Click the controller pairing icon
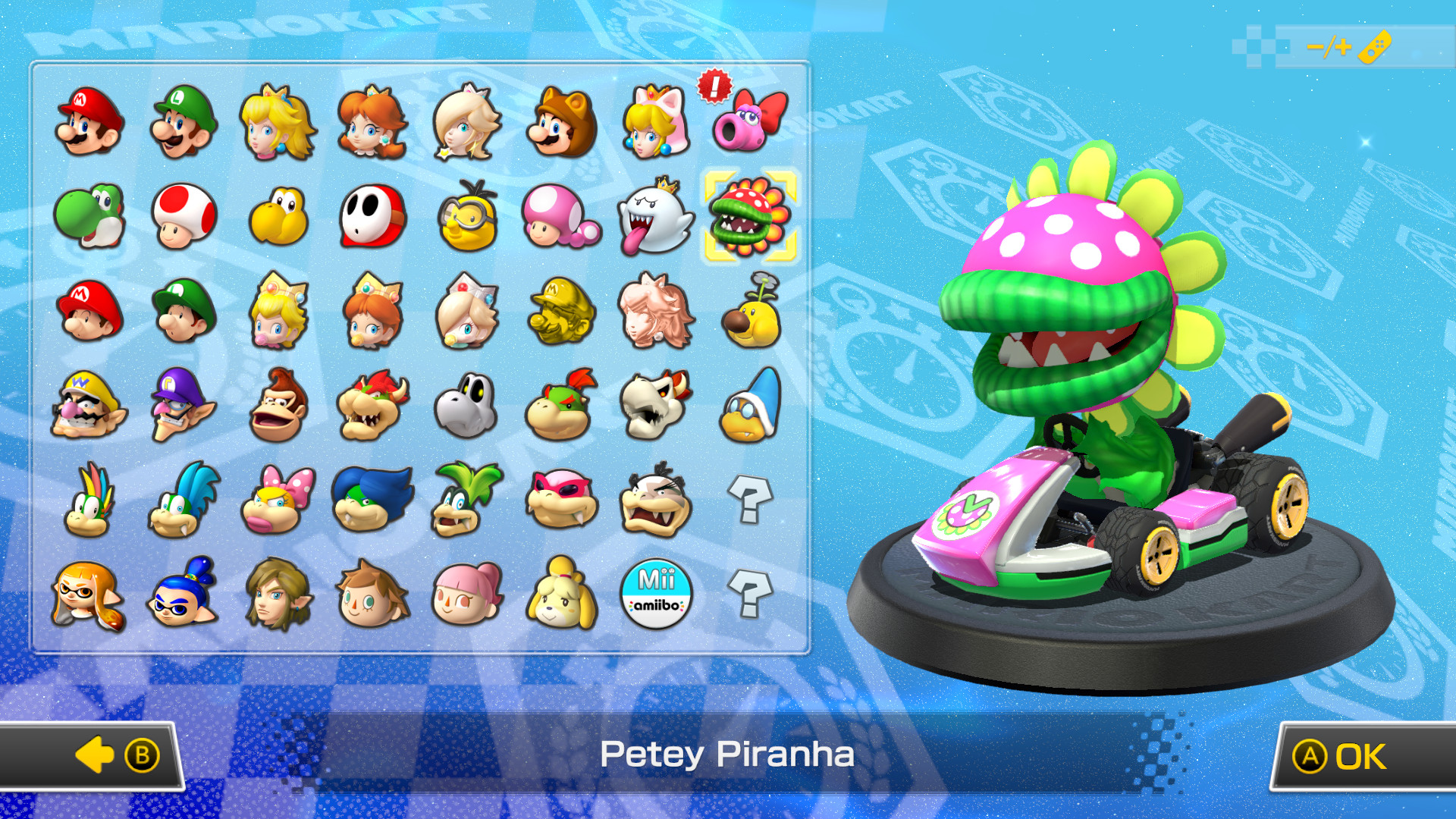The image size is (1456, 819). click(x=1376, y=45)
